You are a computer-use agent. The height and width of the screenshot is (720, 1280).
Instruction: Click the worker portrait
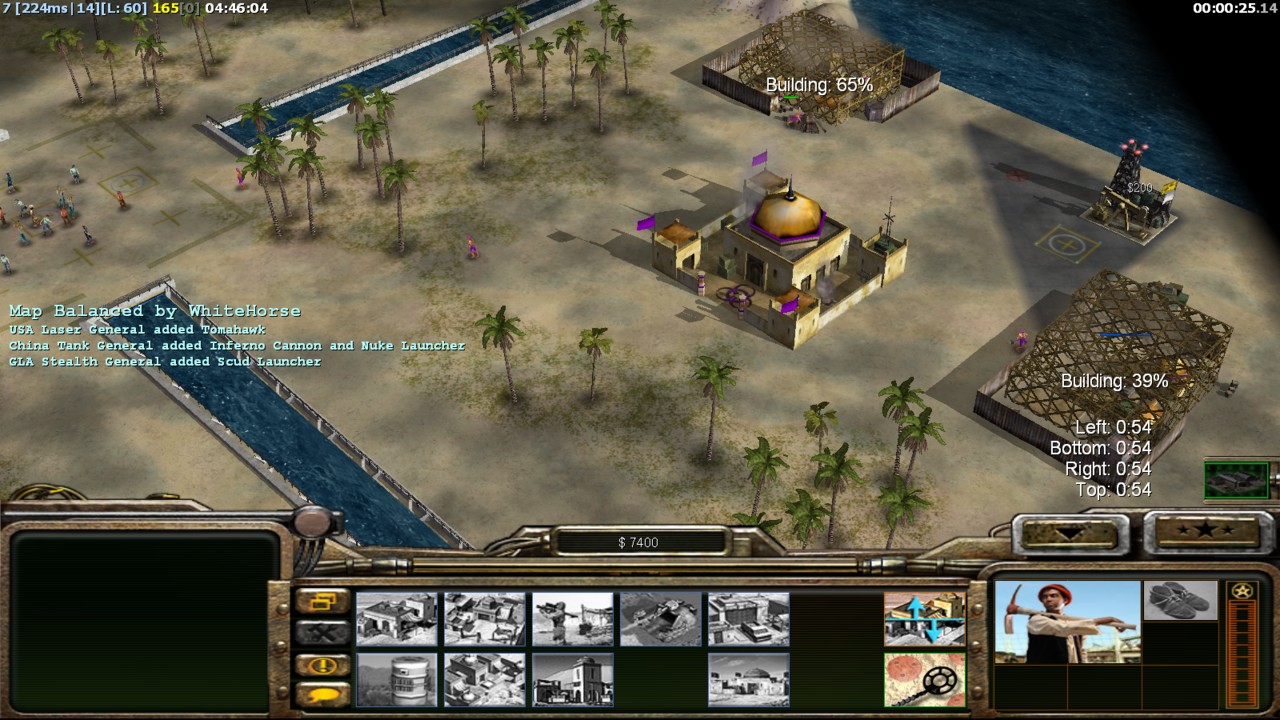pos(1067,622)
